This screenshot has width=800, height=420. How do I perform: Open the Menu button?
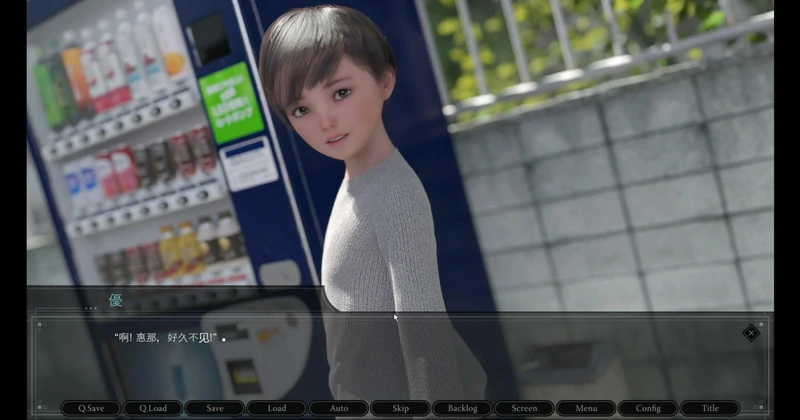[x=586, y=408]
